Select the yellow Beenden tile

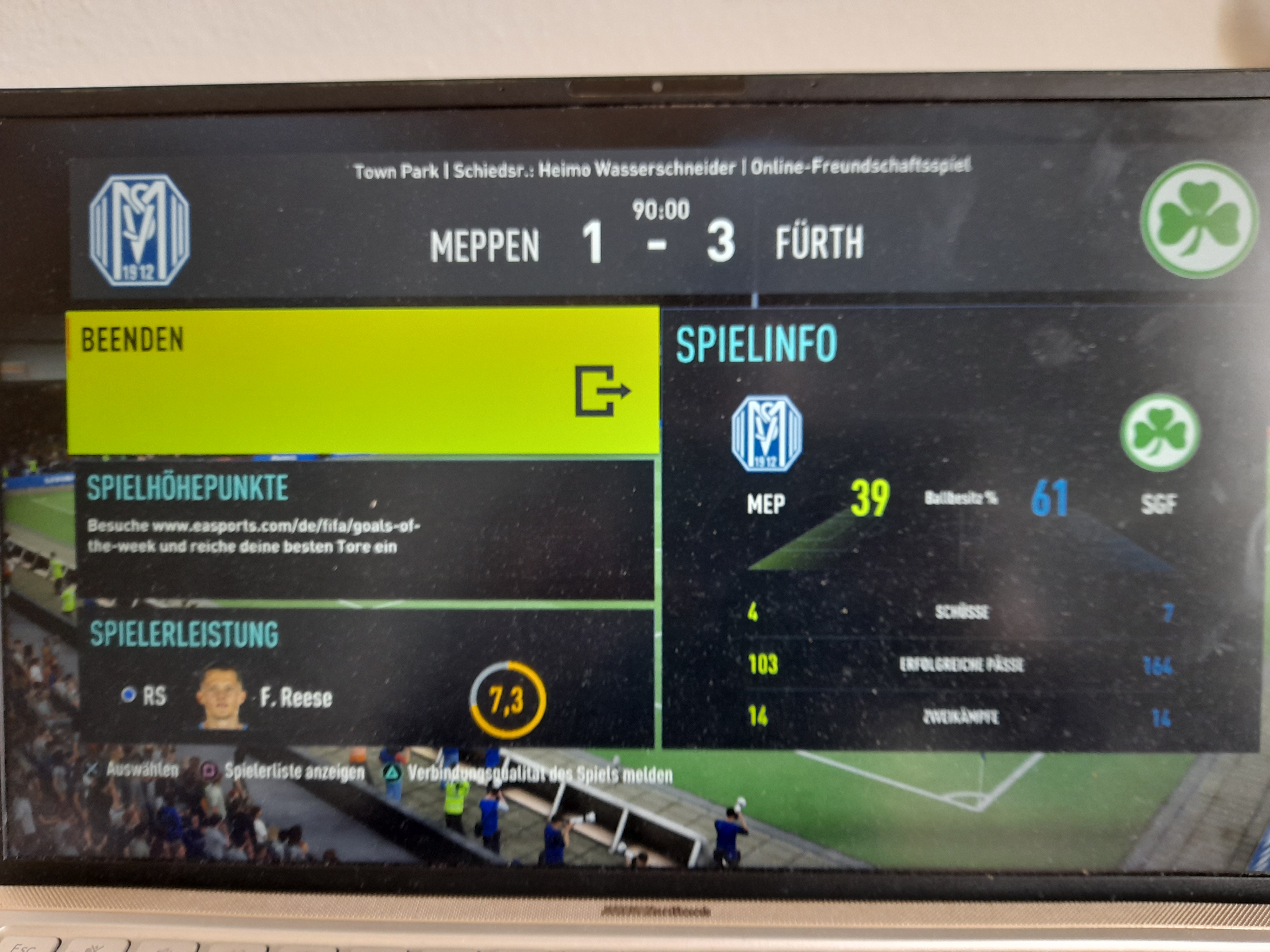tap(363, 381)
